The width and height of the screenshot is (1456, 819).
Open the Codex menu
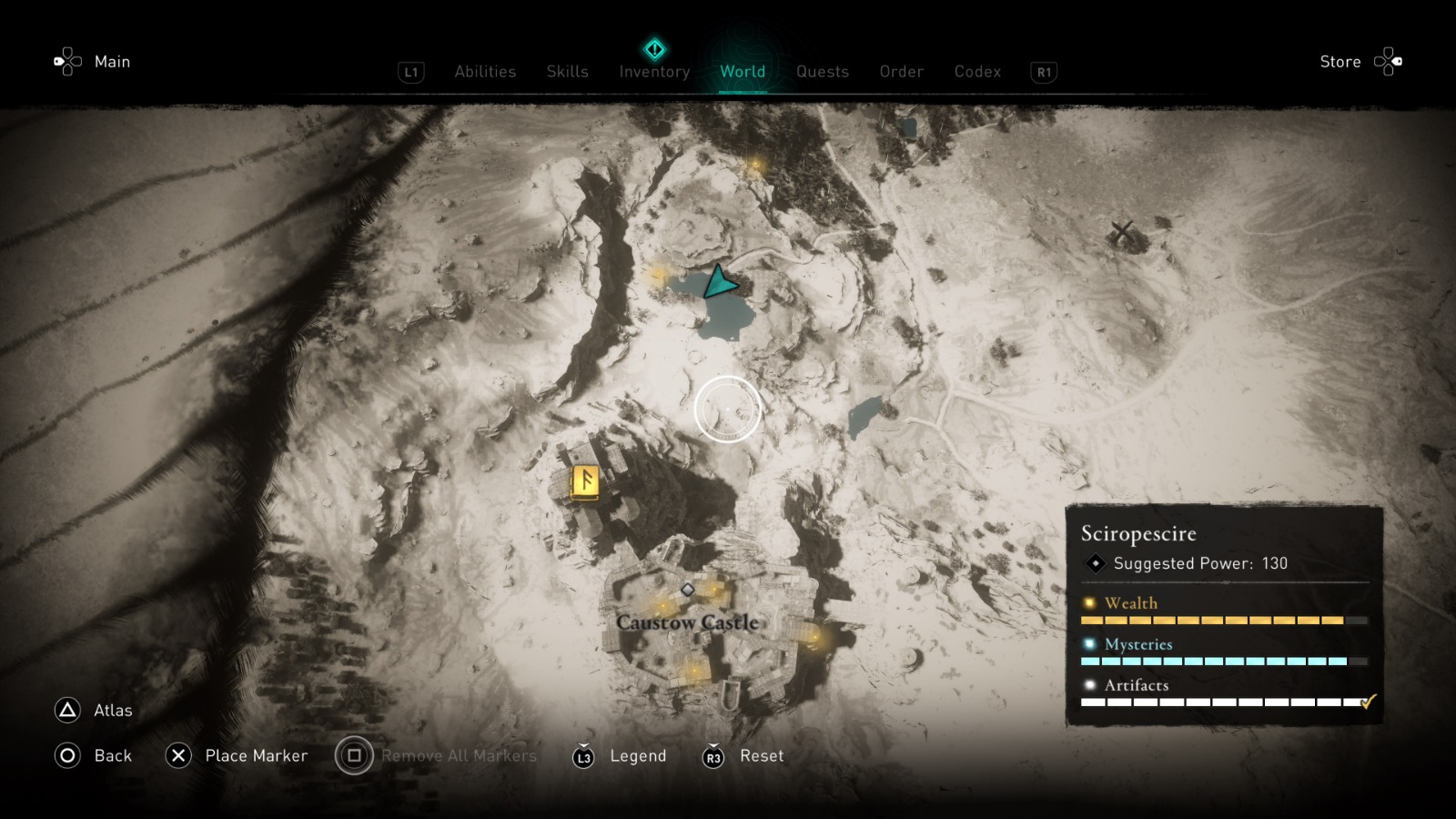tap(977, 71)
